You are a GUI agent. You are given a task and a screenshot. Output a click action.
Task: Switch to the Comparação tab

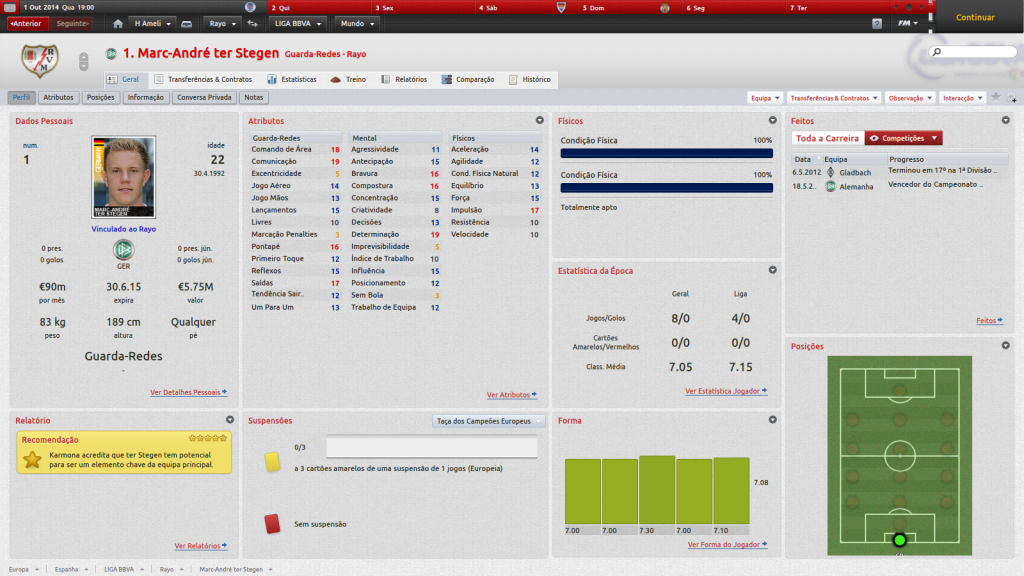pyautogui.click(x=469, y=79)
